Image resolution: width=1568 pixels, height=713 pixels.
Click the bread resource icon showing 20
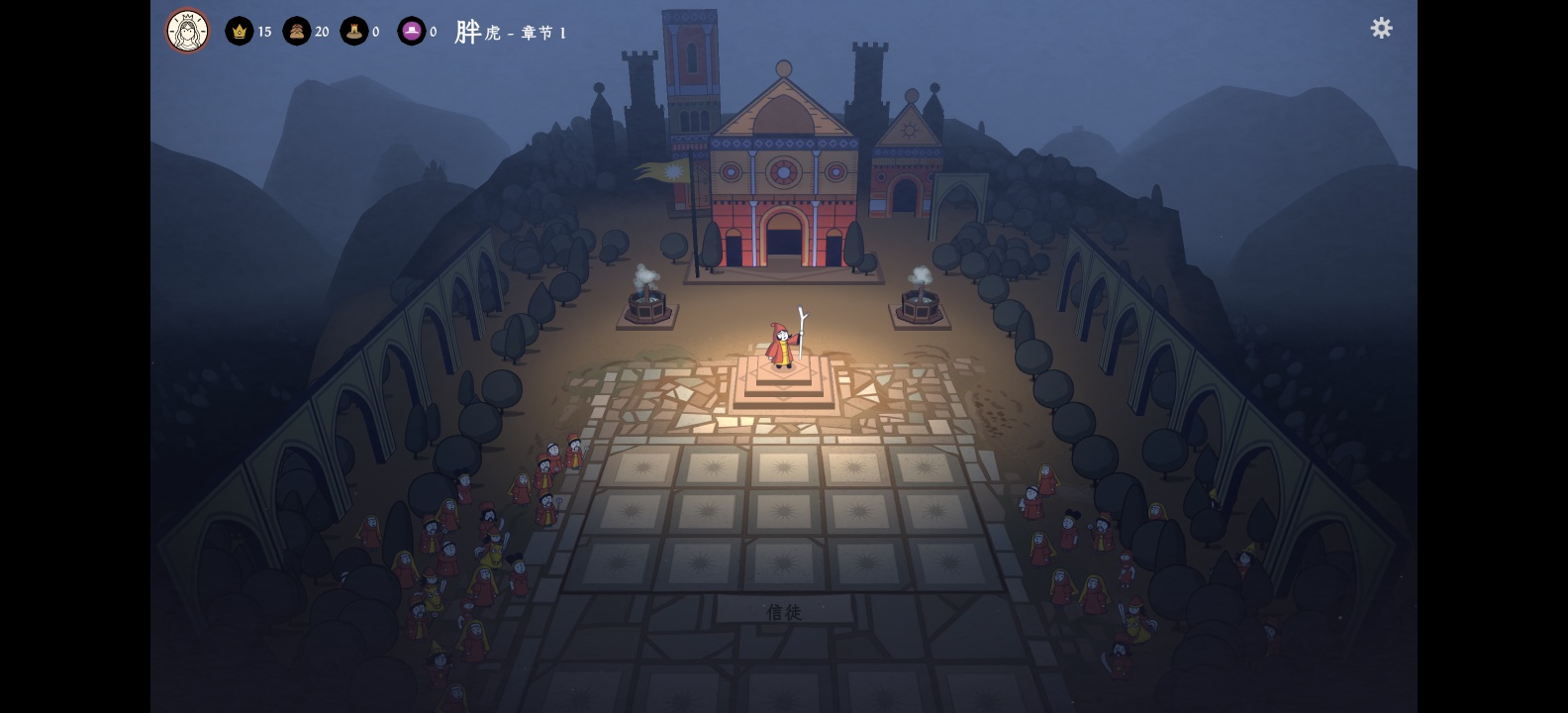coord(296,32)
